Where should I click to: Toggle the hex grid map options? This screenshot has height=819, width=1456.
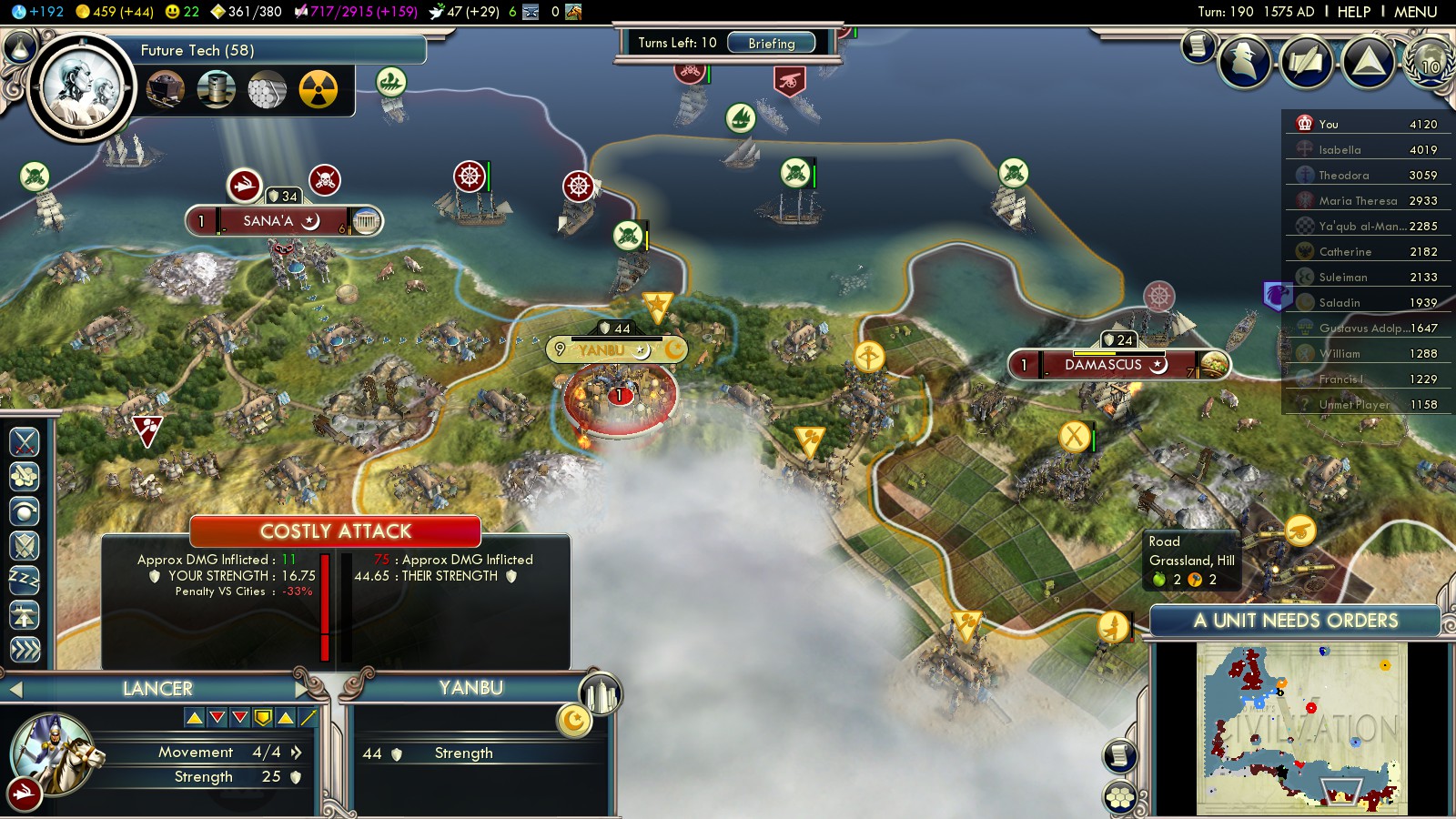[x=1120, y=798]
